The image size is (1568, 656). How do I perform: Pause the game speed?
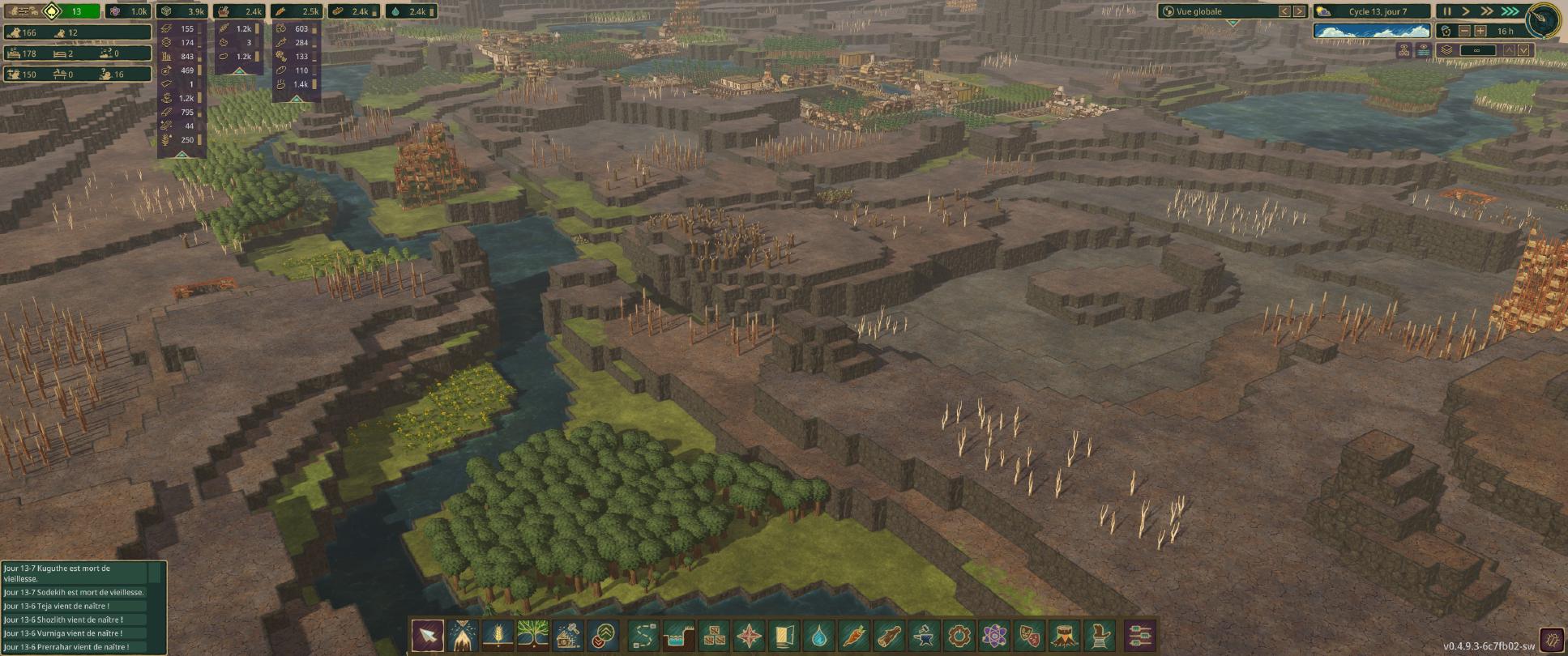click(x=1446, y=11)
